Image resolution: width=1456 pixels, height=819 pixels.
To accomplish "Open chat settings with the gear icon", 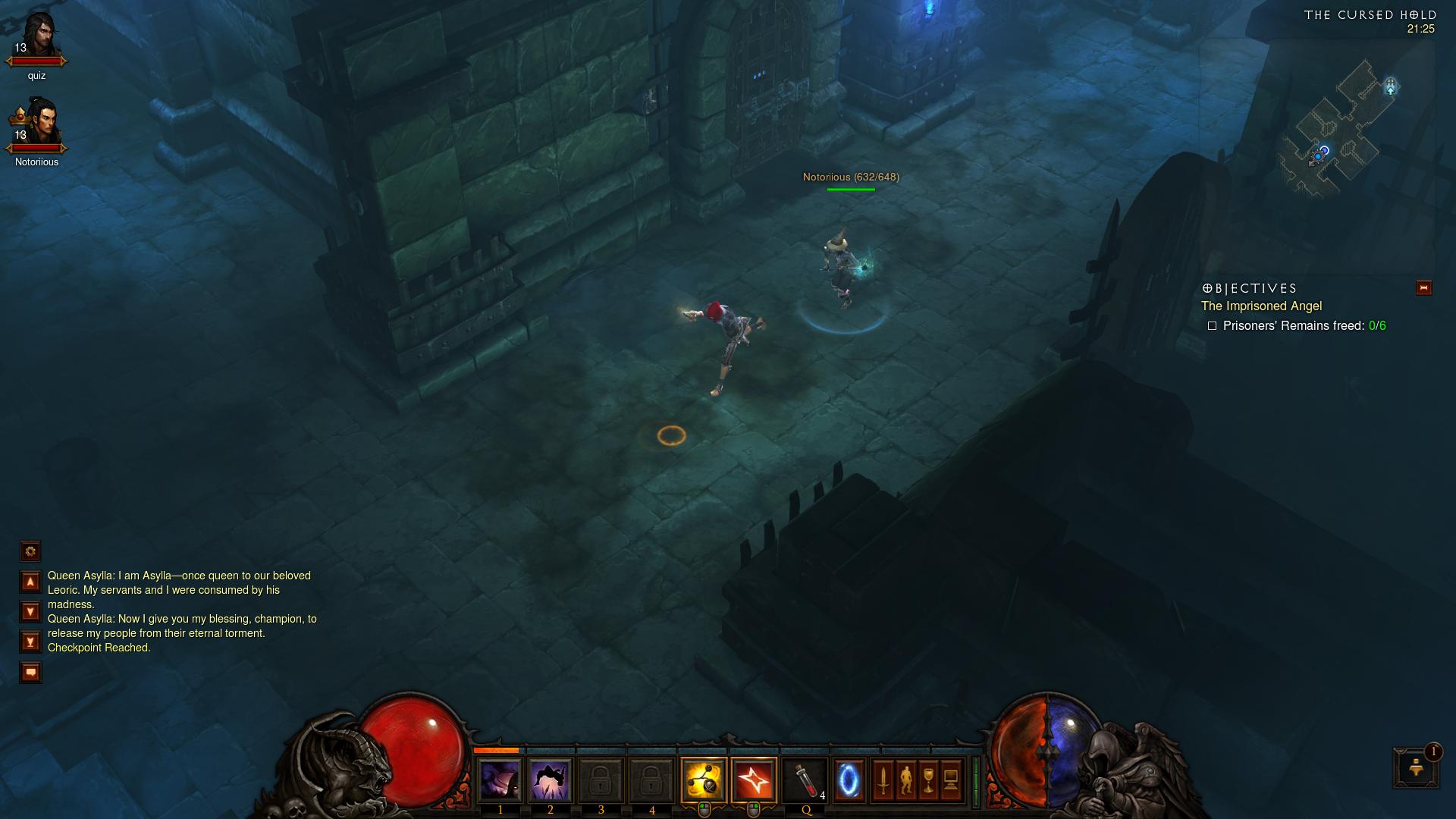I will coord(30,551).
